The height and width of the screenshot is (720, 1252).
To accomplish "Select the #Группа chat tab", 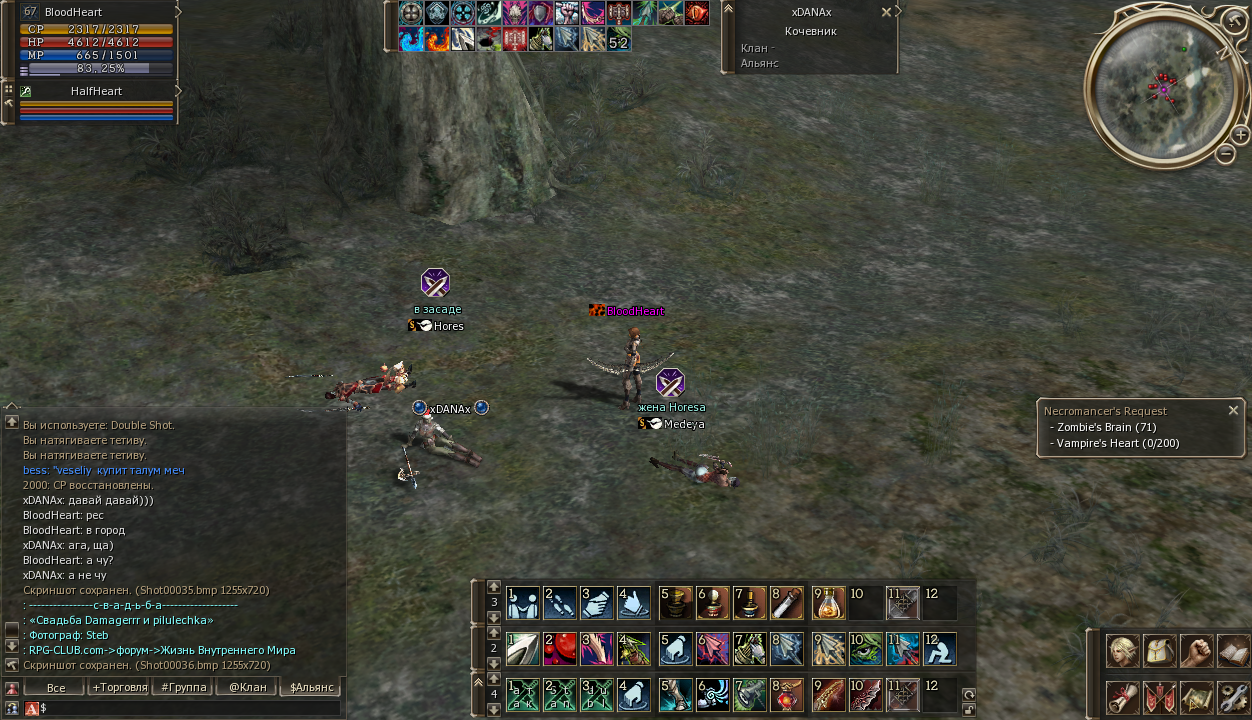I will tap(184, 688).
